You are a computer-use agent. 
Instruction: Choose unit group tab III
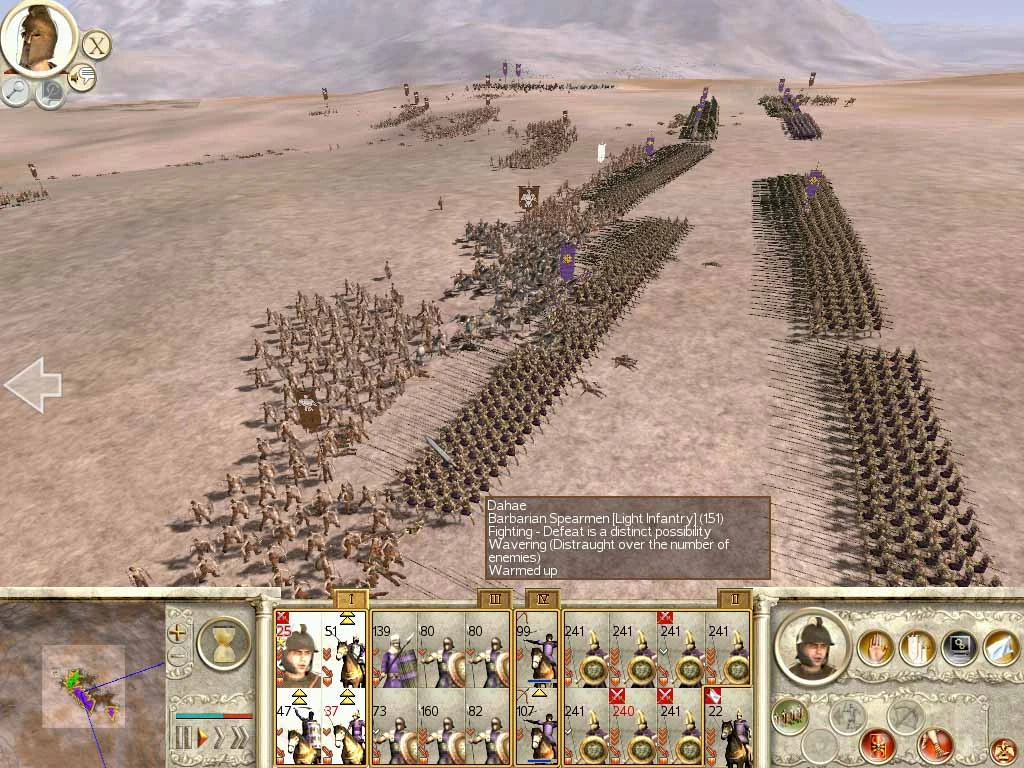[495, 599]
